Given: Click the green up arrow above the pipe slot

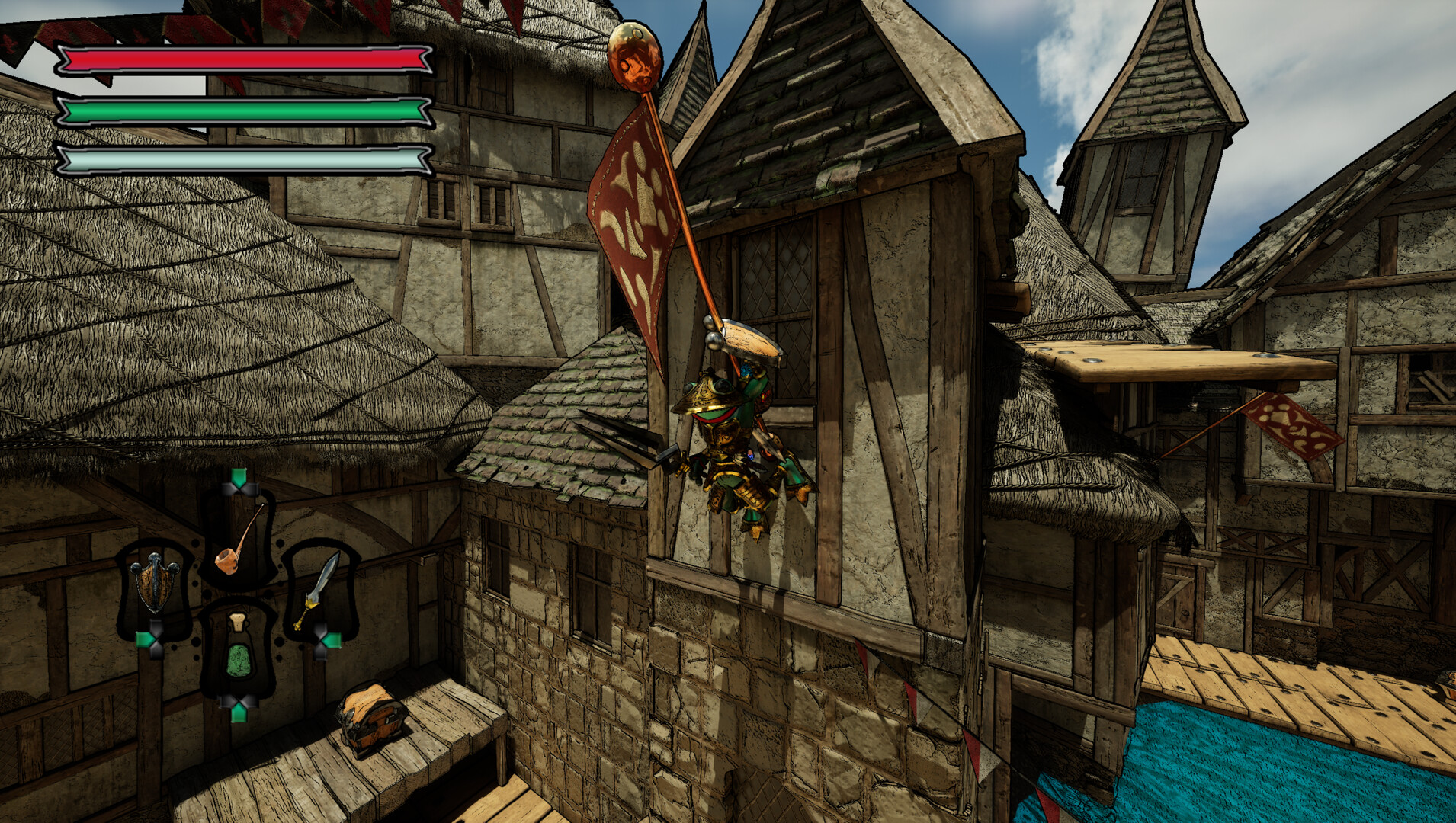Looking at the screenshot, I should click(239, 476).
